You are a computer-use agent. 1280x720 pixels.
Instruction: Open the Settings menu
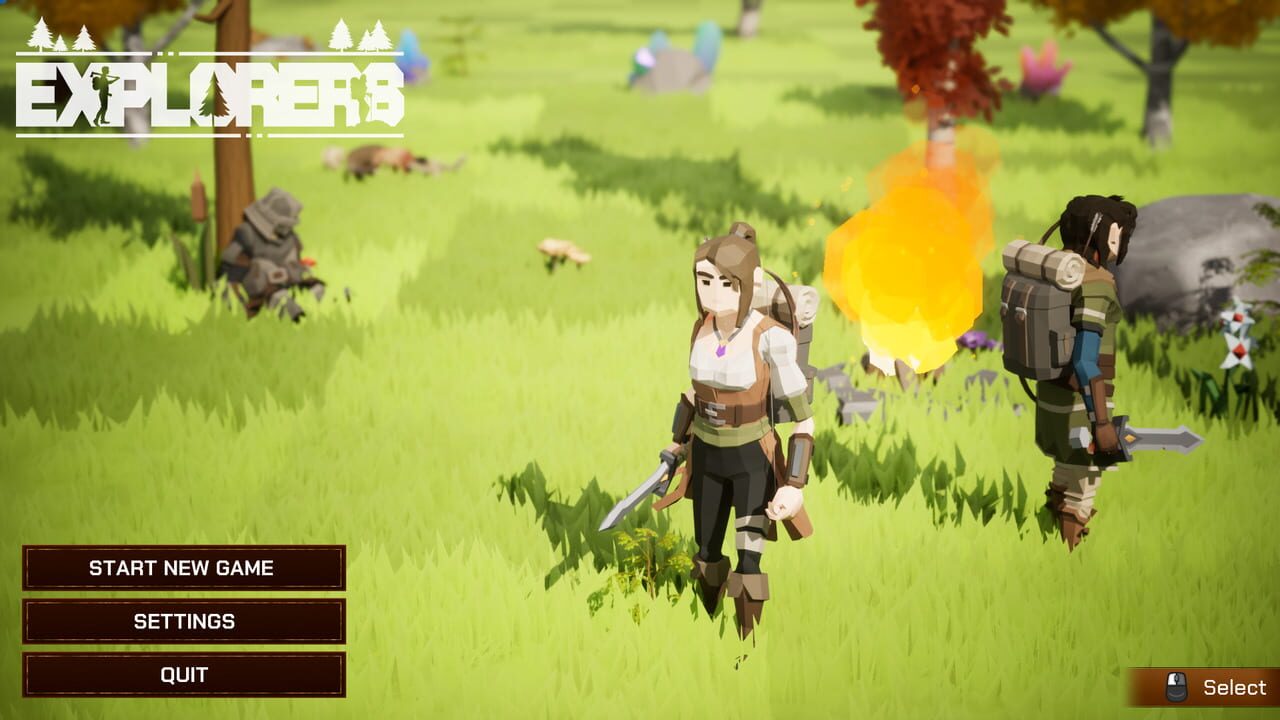point(182,620)
